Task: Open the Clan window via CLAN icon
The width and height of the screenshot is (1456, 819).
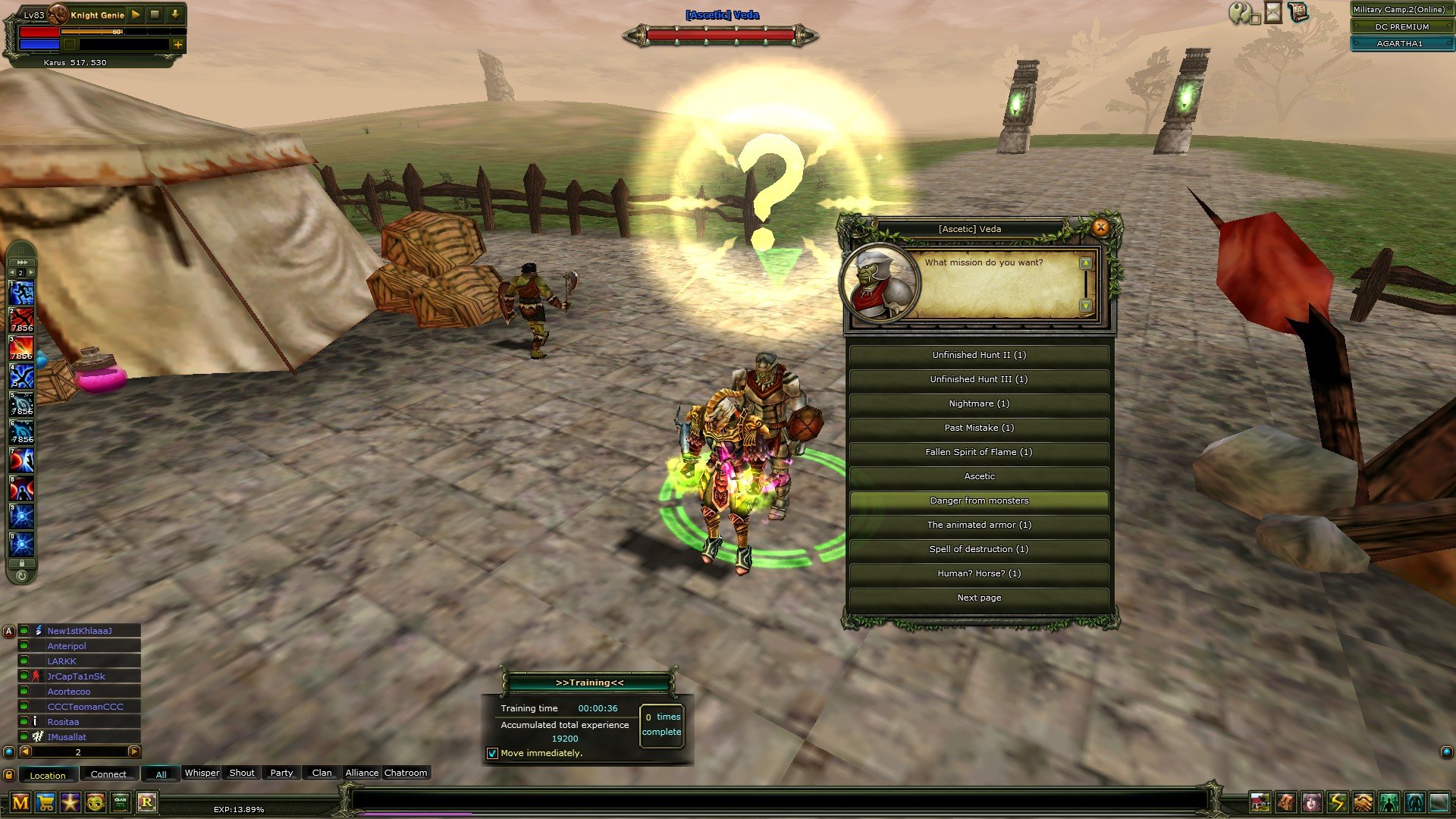Action: click(x=121, y=802)
